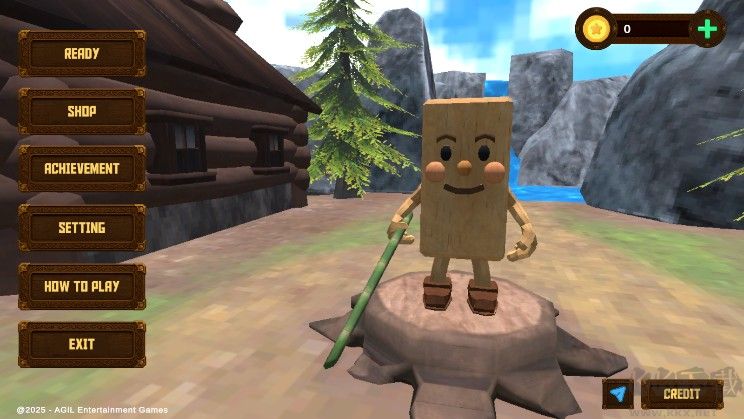Screen dimensions: 744x419
Task: View the Achievement screen
Action: 82,170
